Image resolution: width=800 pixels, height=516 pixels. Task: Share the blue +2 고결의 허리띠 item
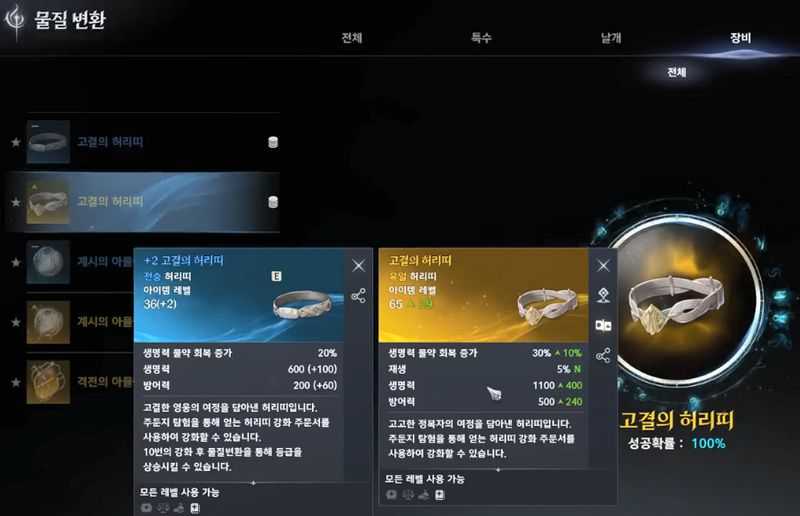coord(358,296)
